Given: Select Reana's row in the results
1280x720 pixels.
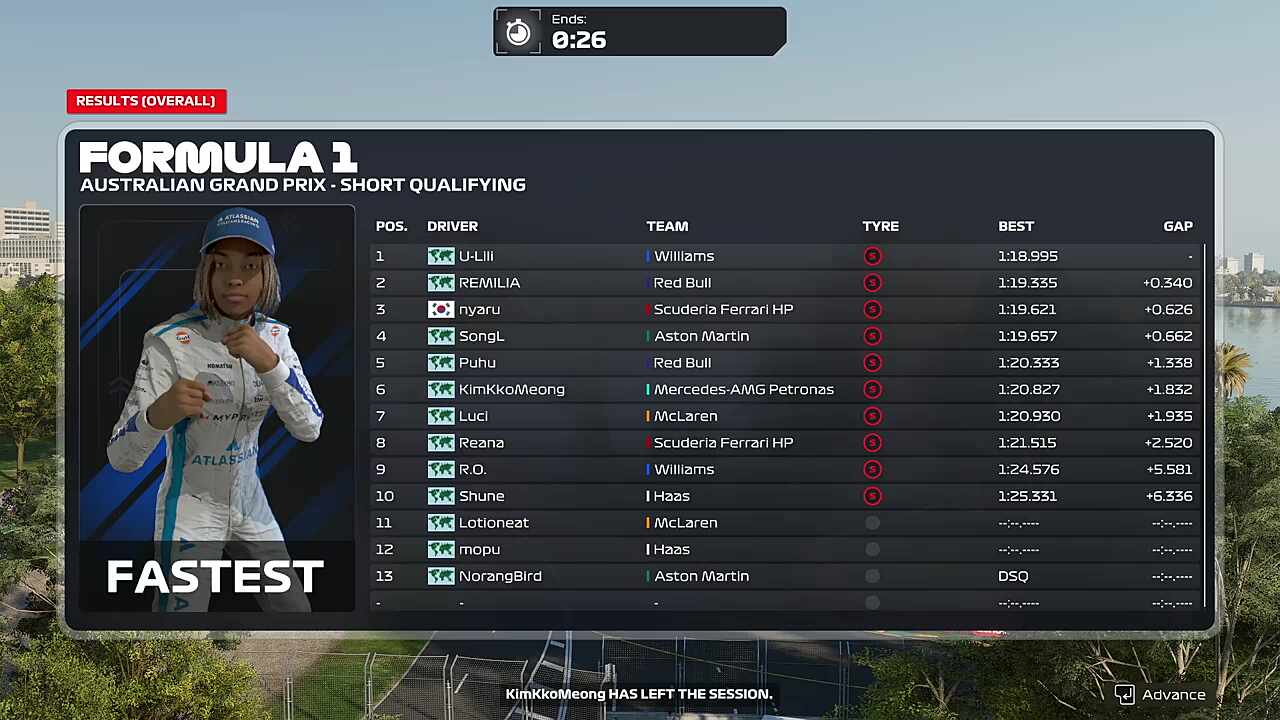Looking at the screenshot, I should click(x=785, y=443).
